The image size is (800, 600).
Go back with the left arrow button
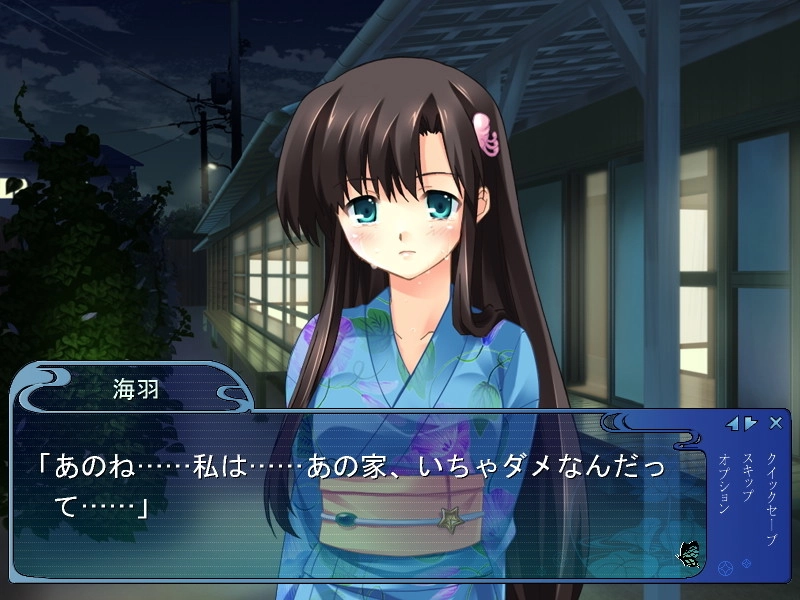(733, 423)
